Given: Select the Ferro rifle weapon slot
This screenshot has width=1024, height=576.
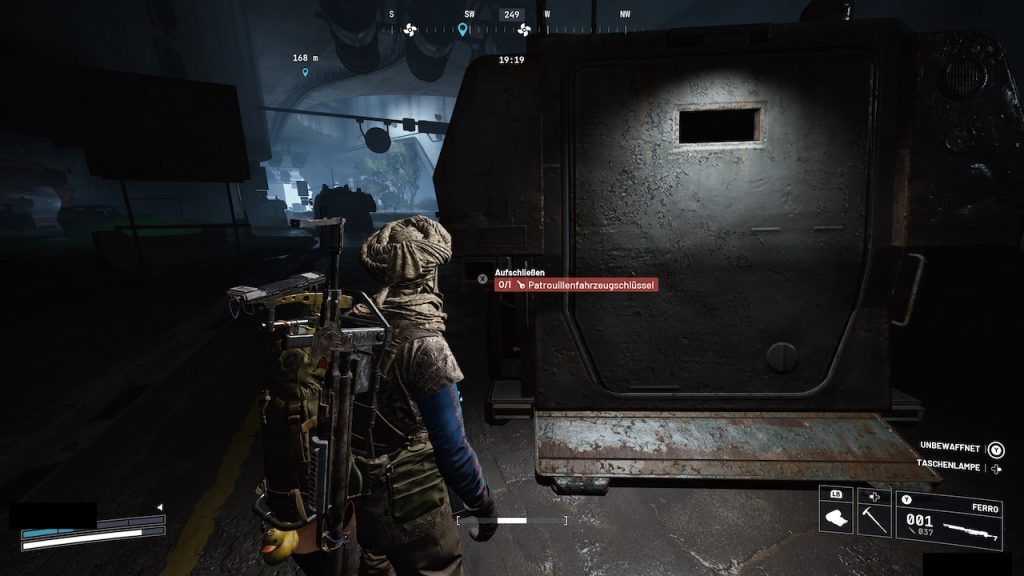Looking at the screenshot, I should point(948,521).
